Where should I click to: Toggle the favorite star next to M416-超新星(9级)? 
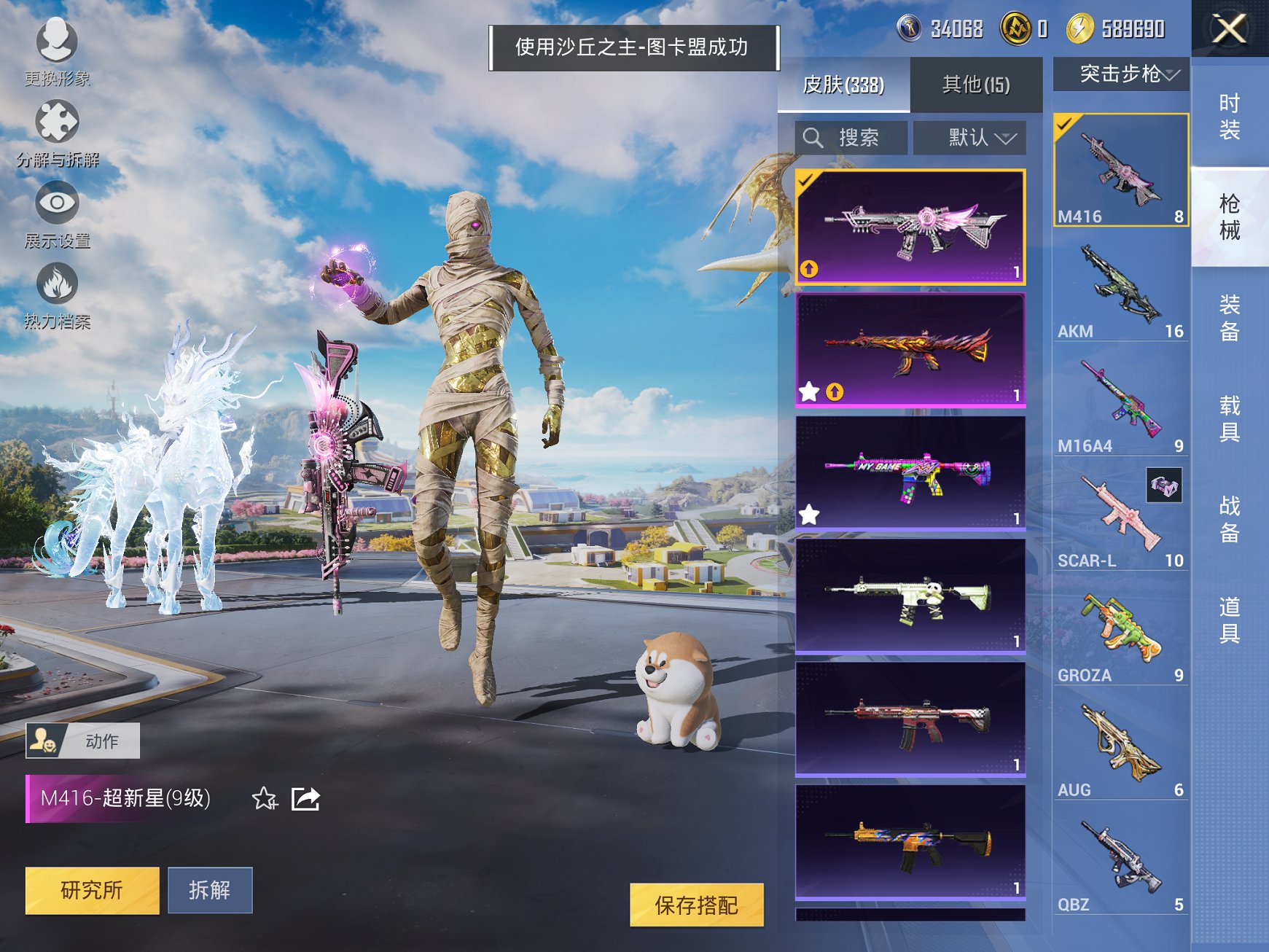pos(264,799)
